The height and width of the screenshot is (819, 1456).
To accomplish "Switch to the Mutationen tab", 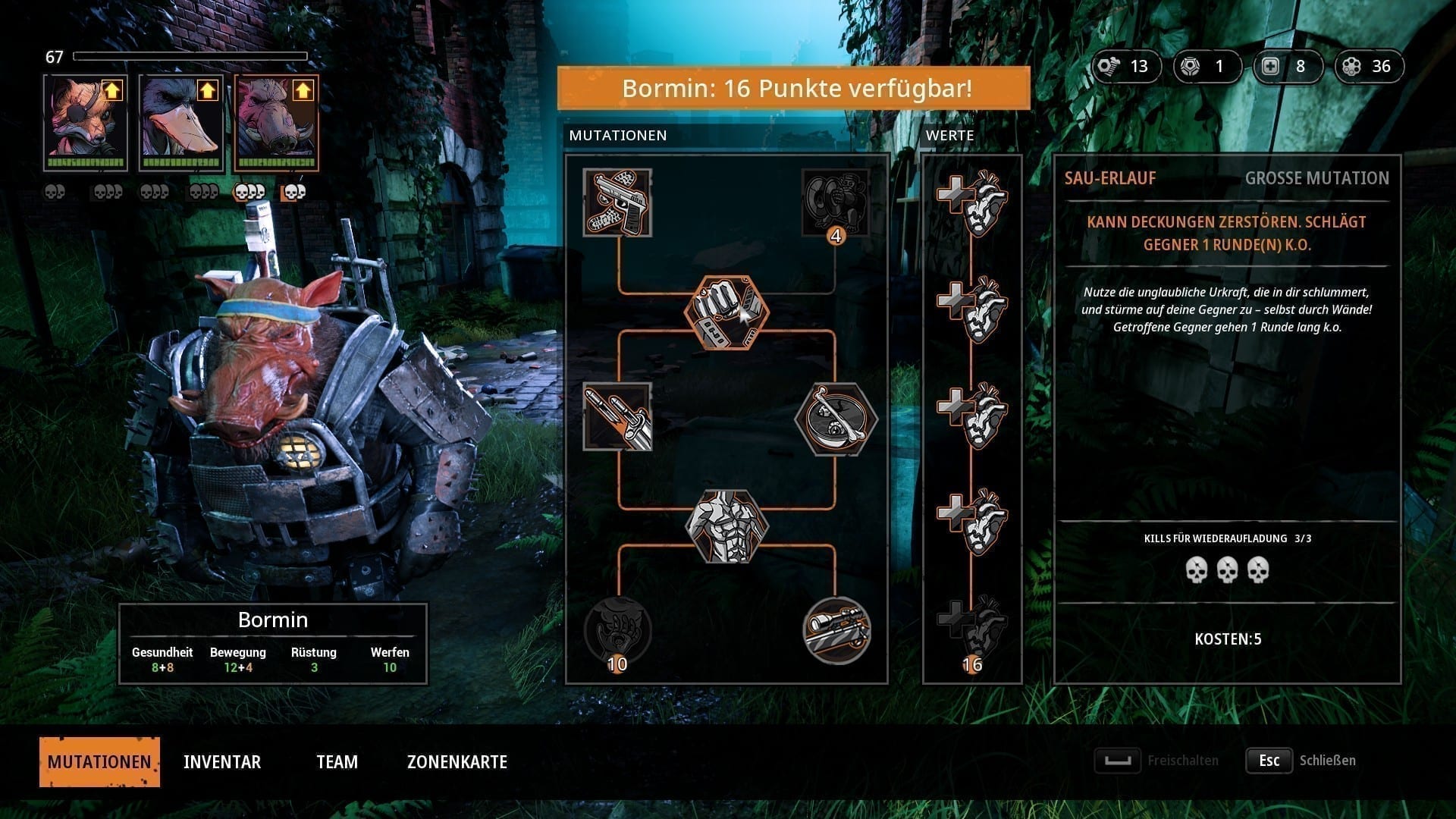I will pyautogui.click(x=99, y=761).
